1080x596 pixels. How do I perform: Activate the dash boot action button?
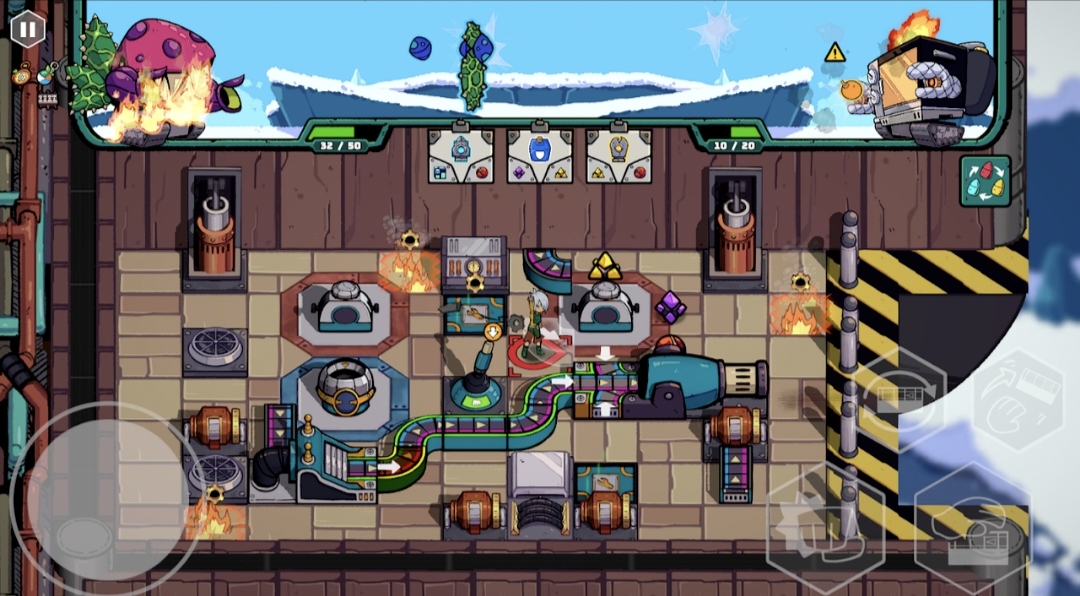pos(825,528)
